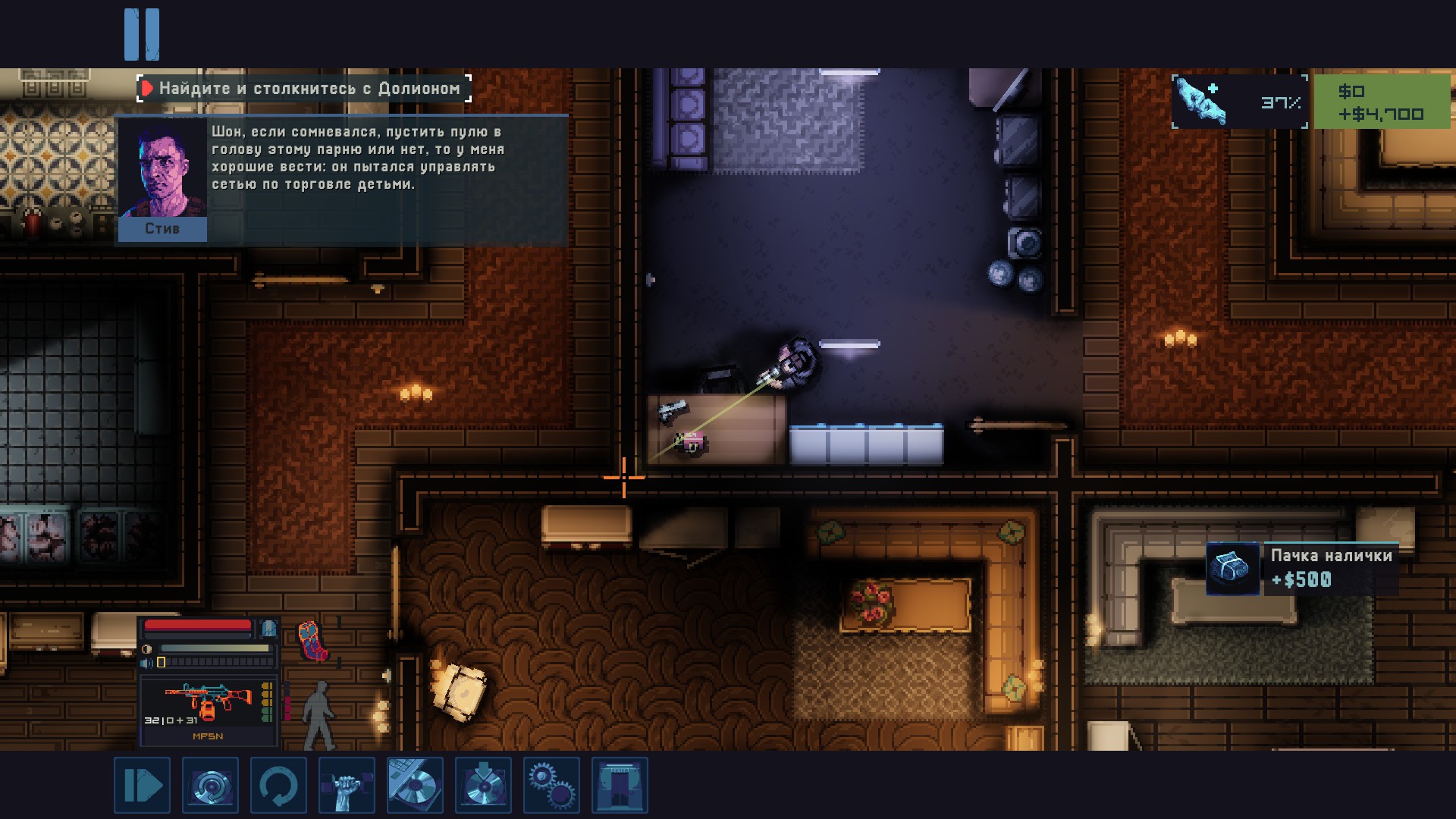Click Steve's dialogue portrait

click(x=162, y=179)
